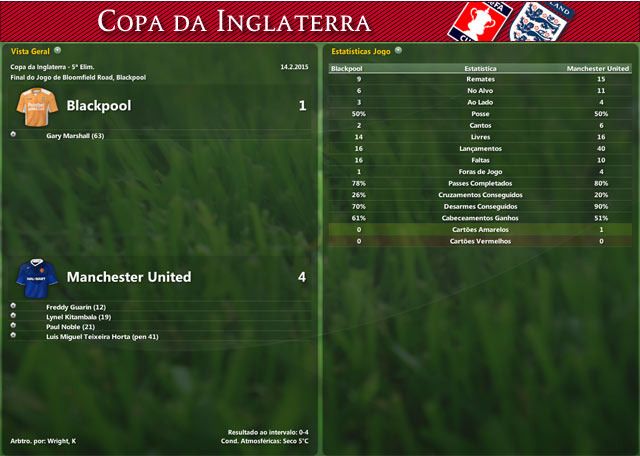Choose the Passes Completados row
The width and height of the screenshot is (640, 456).
pyautogui.click(x=480, y=183)
